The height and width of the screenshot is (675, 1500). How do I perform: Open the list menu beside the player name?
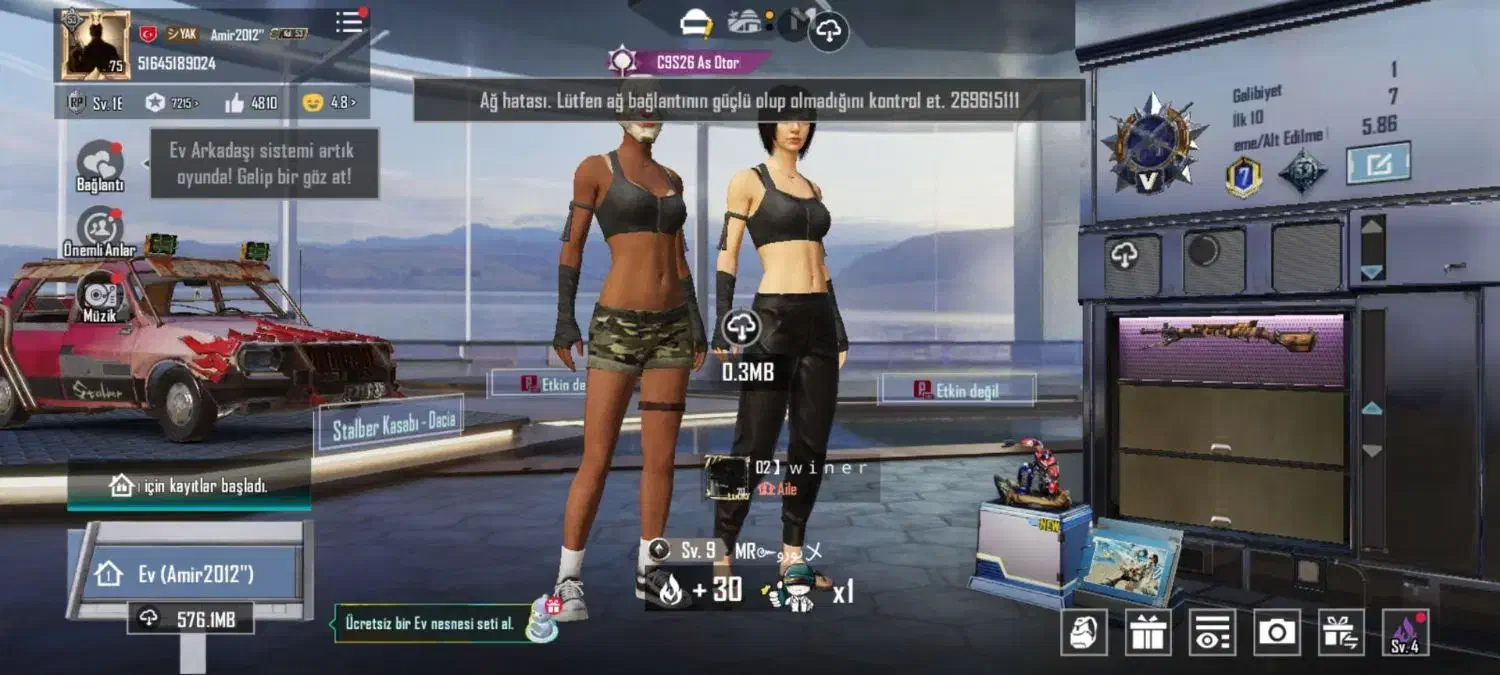(x=349, y=23)
